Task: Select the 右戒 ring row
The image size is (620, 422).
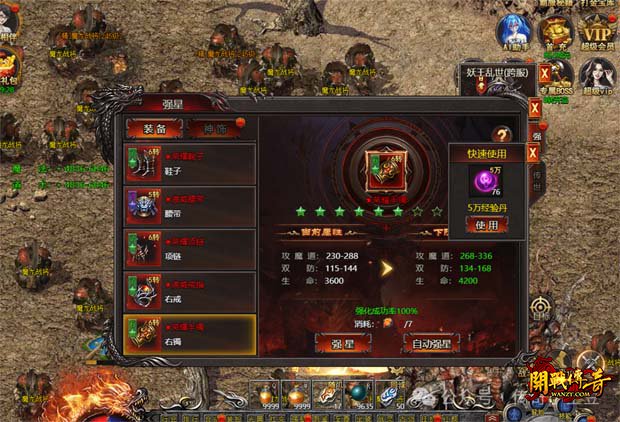Action: [190, 291]
